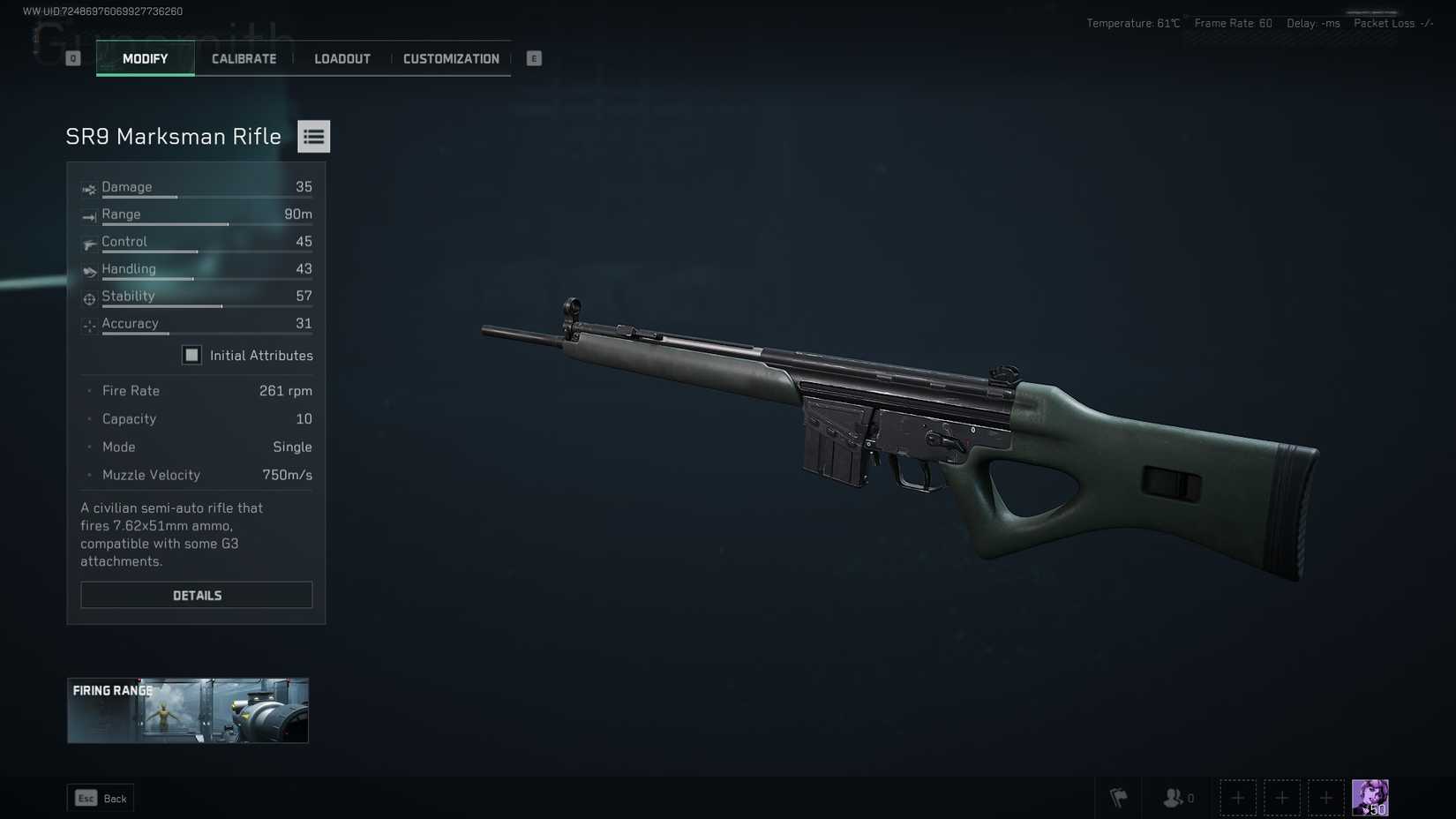Click your player avatar at level 50
Viewport: 1456px width, 819px height.
click(x=1370, y=797)
